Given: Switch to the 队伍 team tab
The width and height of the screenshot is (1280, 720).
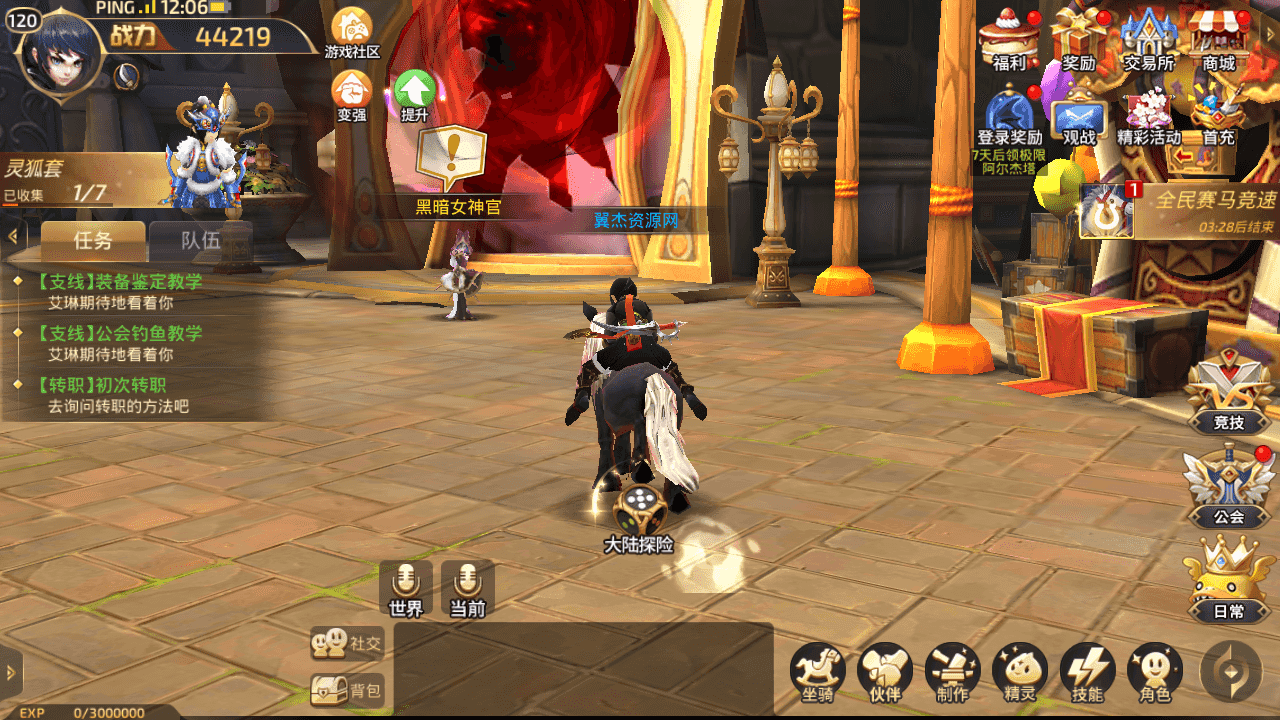Looking at the screenshot, I should point(200,240).
